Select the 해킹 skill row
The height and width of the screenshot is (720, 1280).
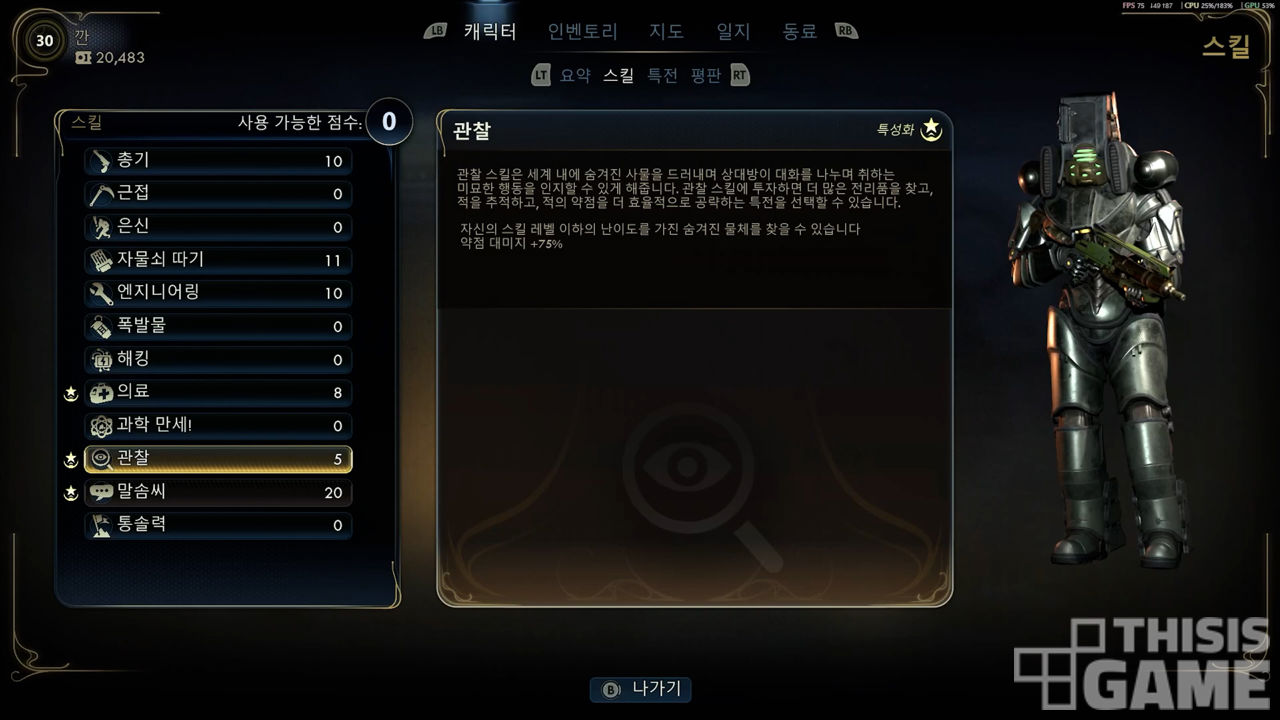218,359
